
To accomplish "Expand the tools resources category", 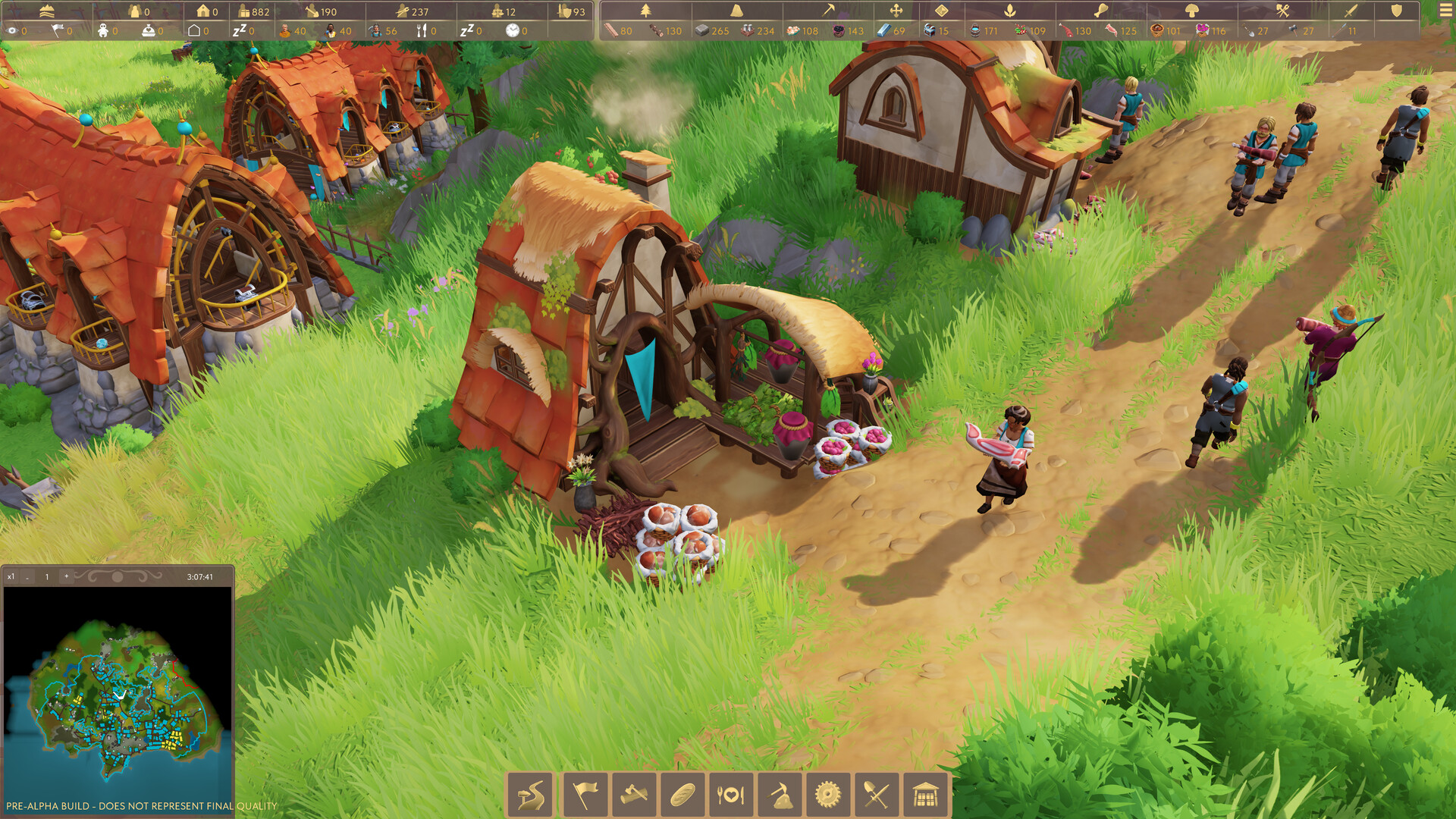I will (x=1282, y=11).
